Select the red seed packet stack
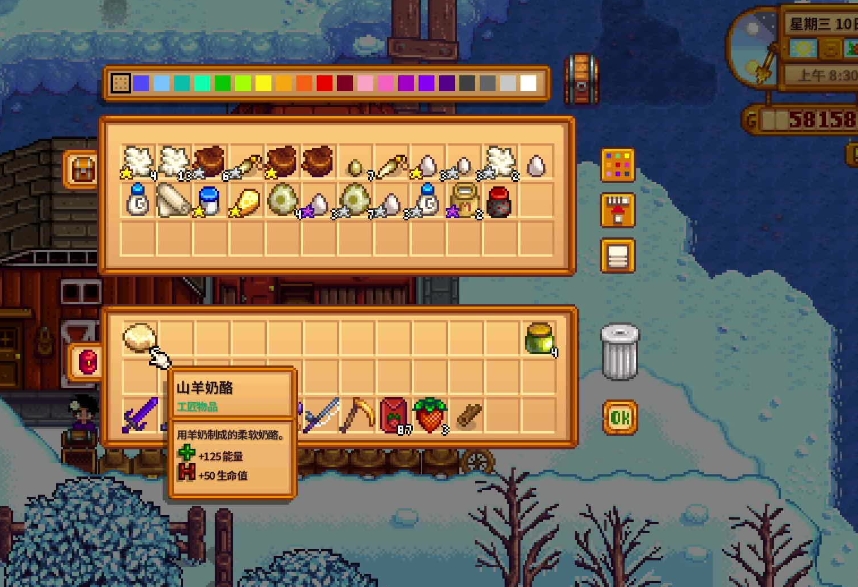The width and height of the screenshot is (858, 587). 394,415
